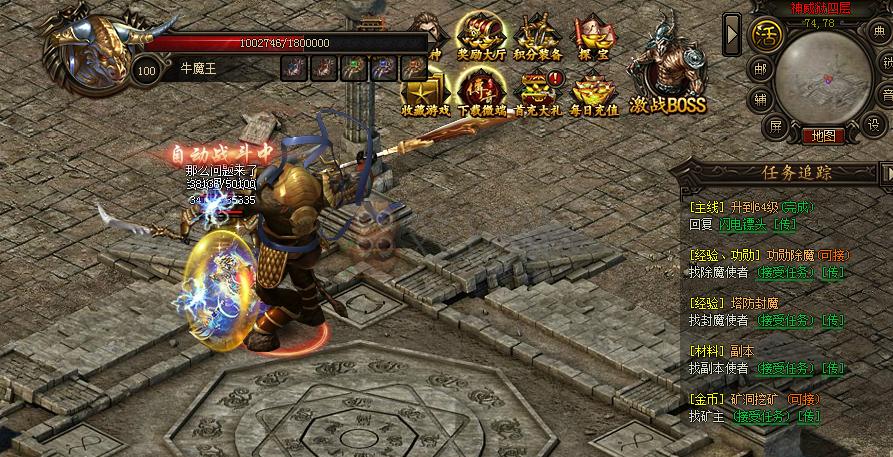The height and width of the screenshot is (457, 893).
Task: Open the 首充大礼 first recharge gift
Action: 536,95
